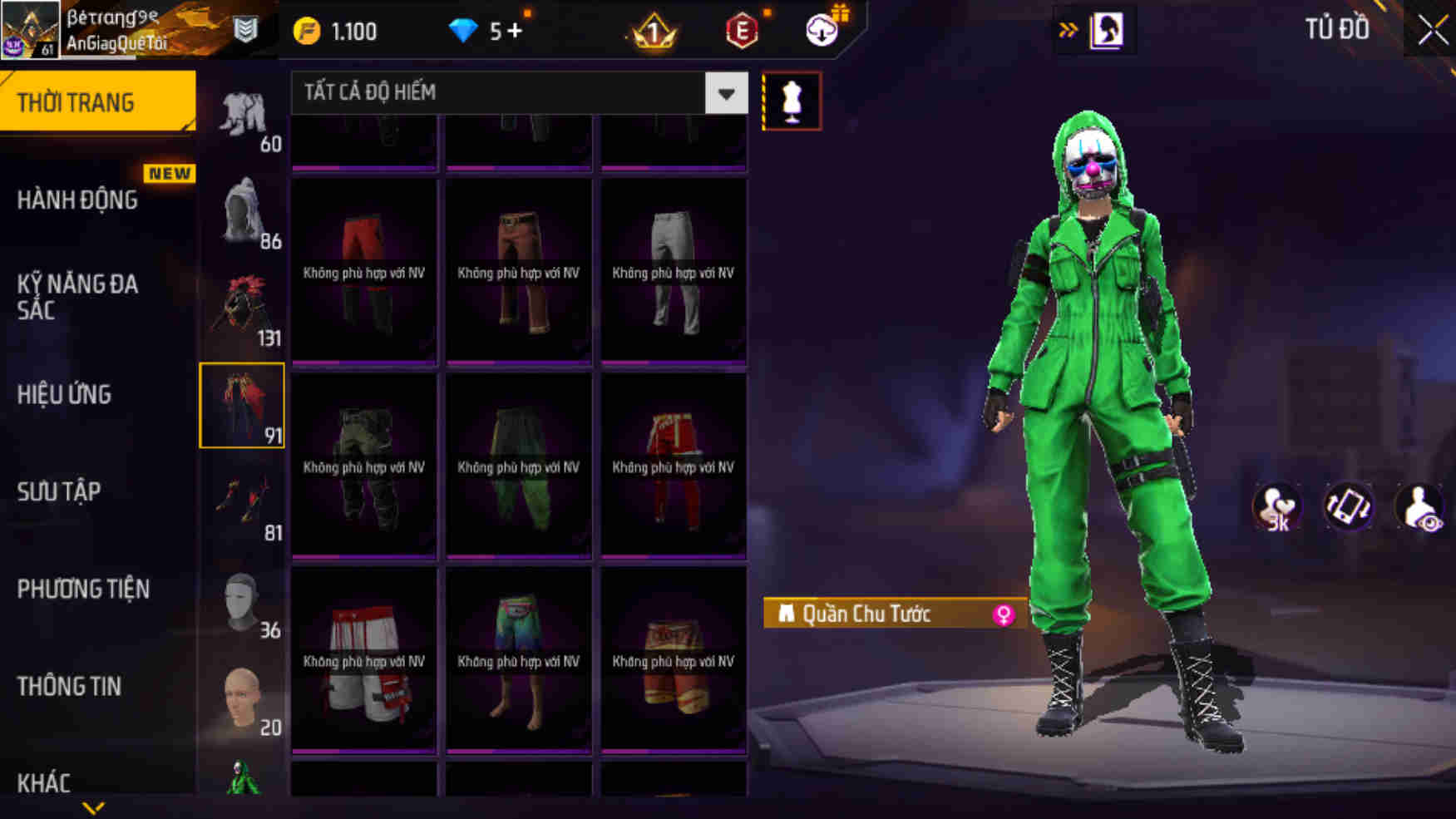Toggle character visibility with the eye icon
The width and height of the screenshot is (1456, 819).
pos(1419,507)
